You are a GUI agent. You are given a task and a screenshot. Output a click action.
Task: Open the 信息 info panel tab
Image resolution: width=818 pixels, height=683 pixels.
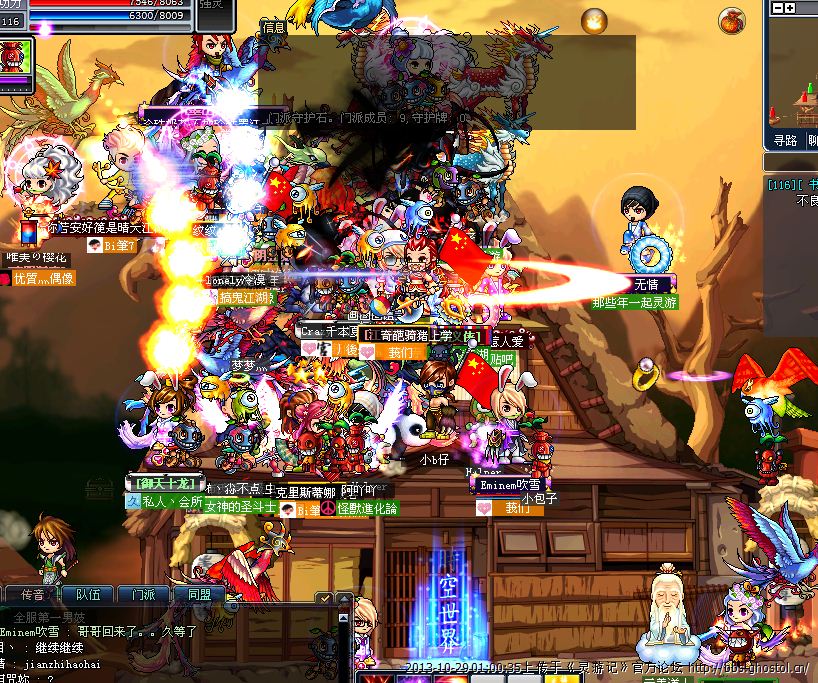click(273, 28)
